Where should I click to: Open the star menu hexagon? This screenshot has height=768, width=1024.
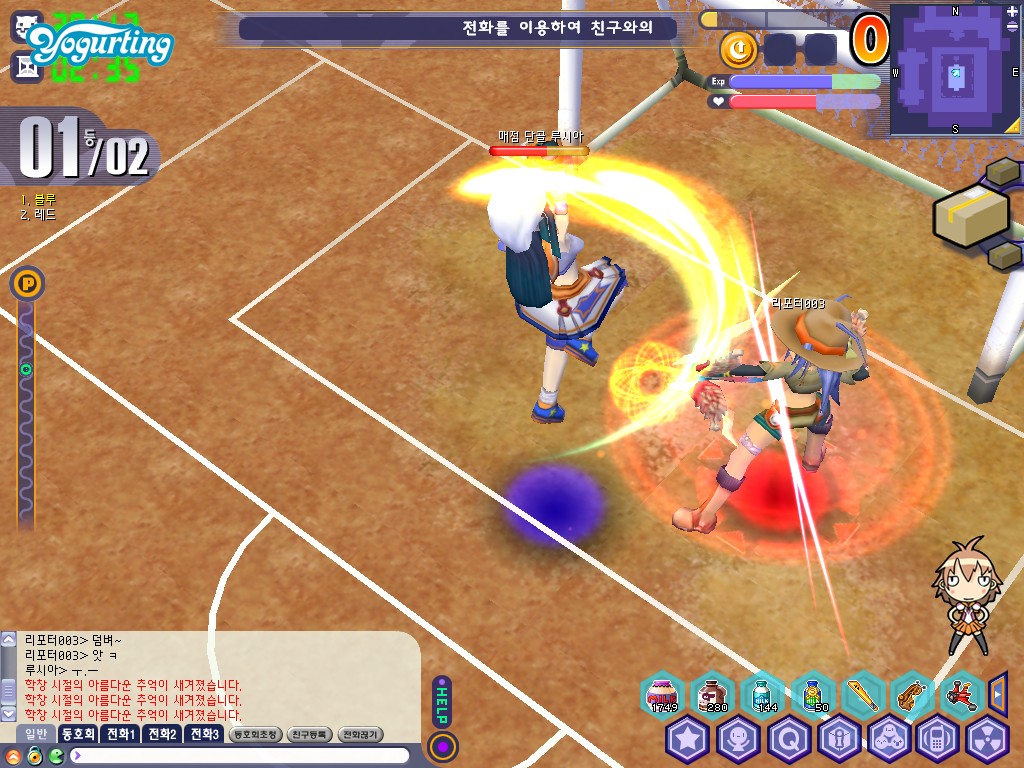point(688,739)
